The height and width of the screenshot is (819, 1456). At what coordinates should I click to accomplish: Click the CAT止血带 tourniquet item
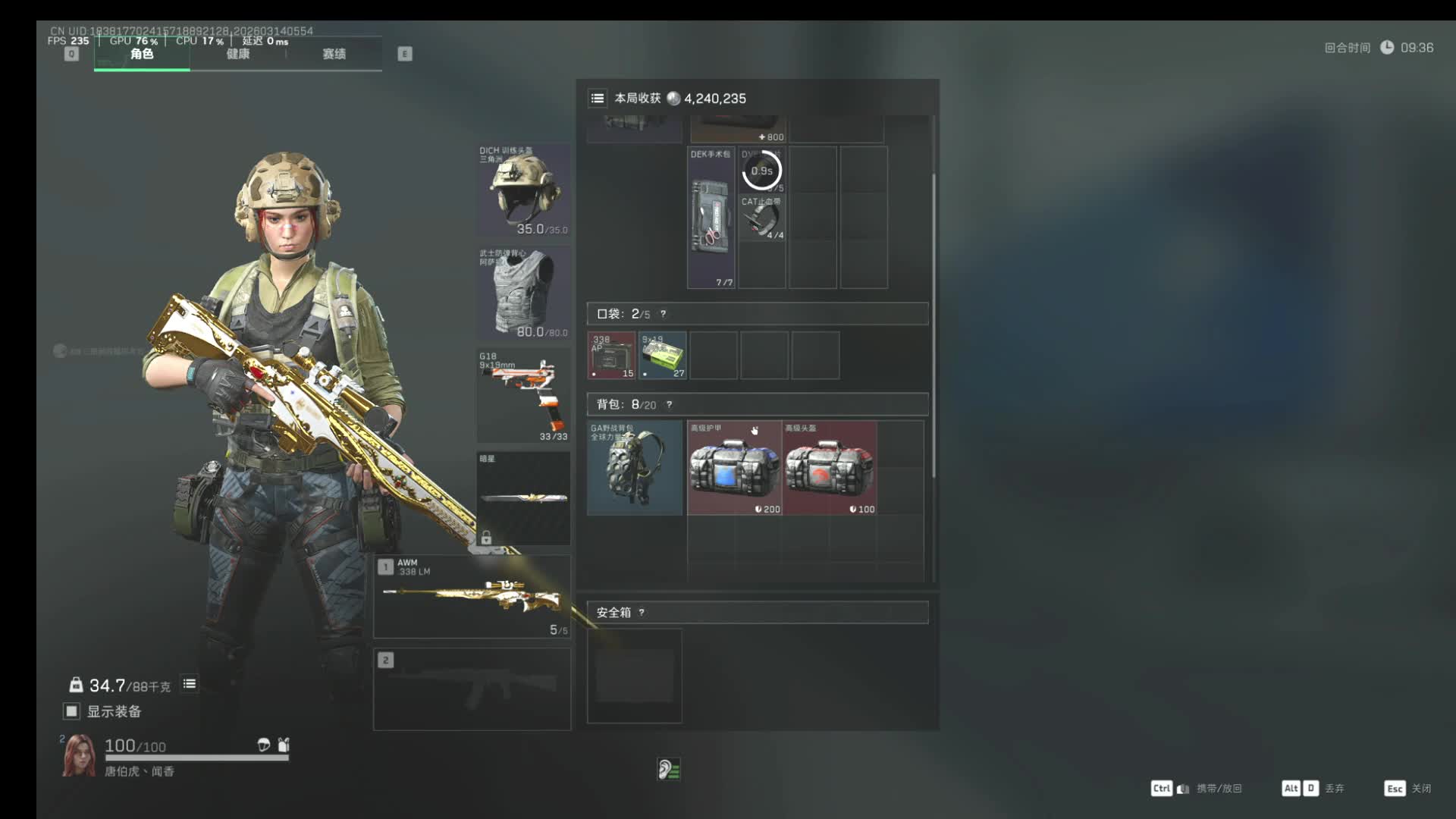click(x=762, y=218)
